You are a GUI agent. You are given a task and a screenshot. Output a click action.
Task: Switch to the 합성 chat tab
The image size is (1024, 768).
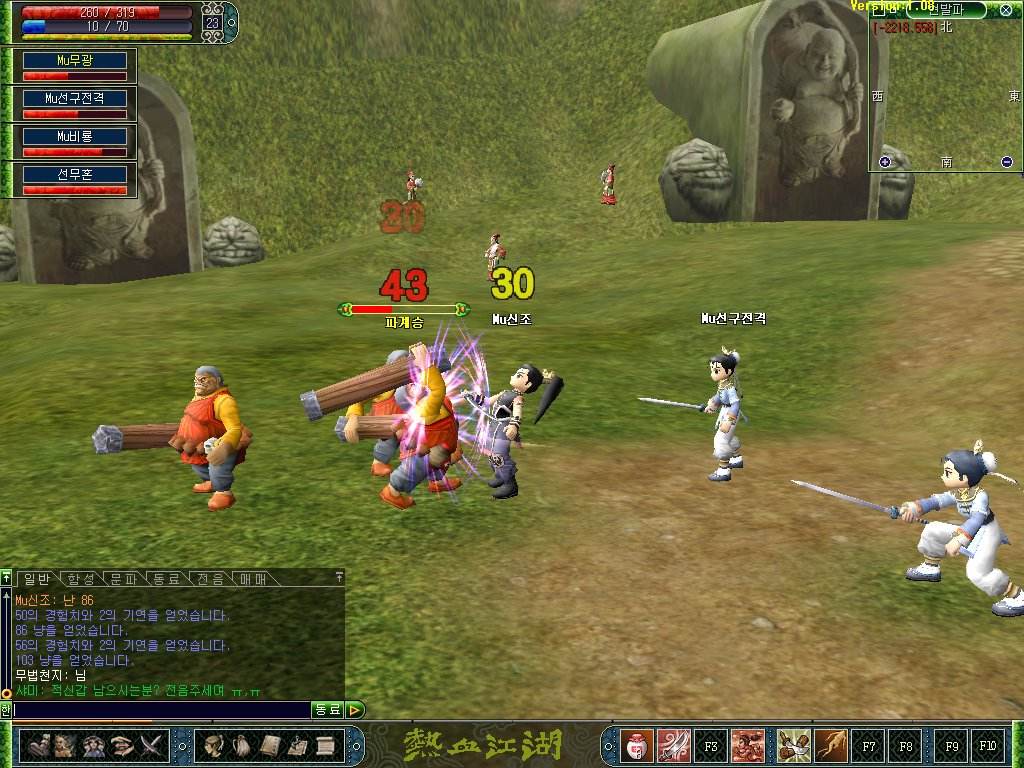(81, 579)
